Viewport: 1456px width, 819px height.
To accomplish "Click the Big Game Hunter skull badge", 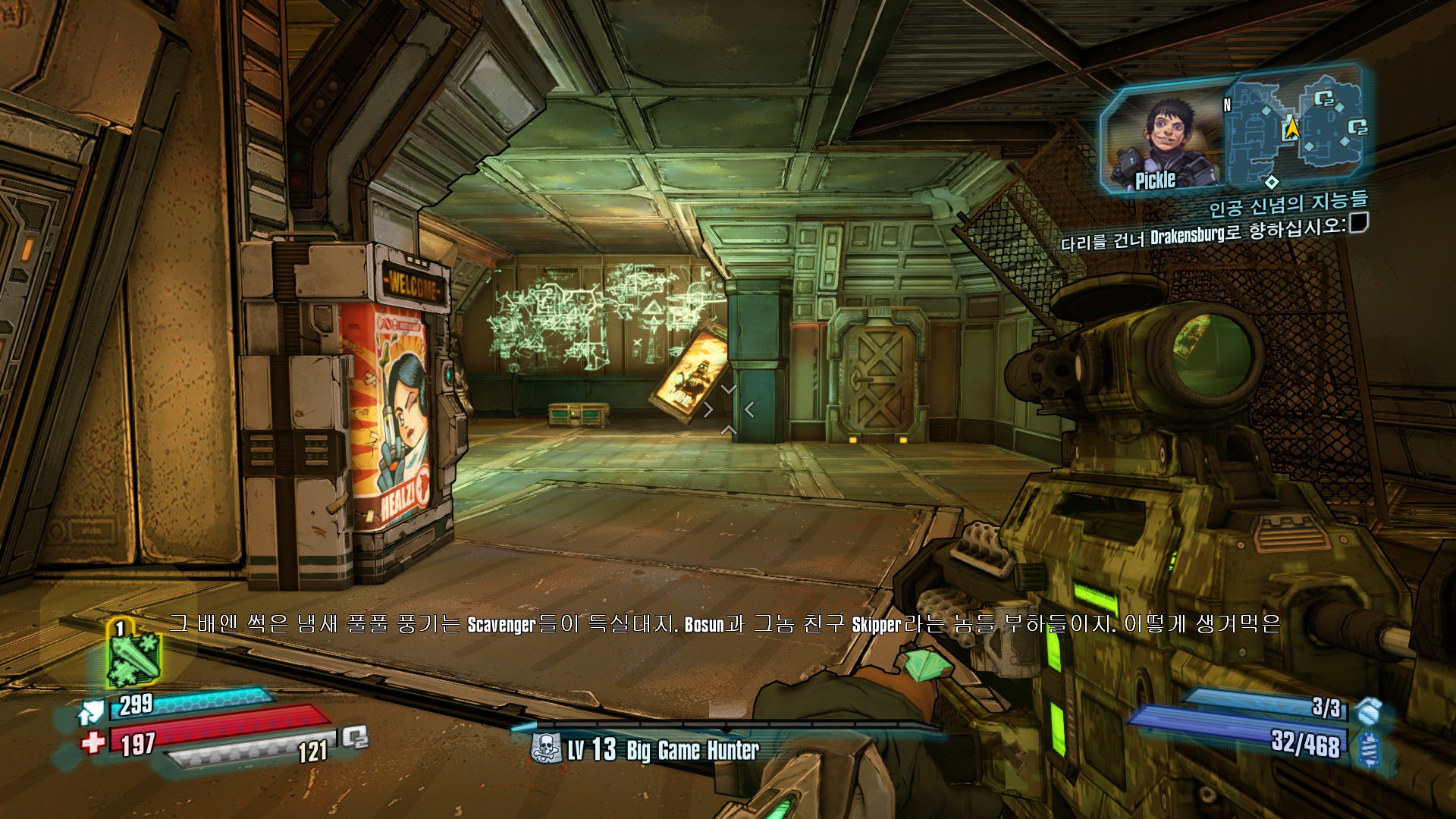I will pyautogui.click(x=546, y=748).
